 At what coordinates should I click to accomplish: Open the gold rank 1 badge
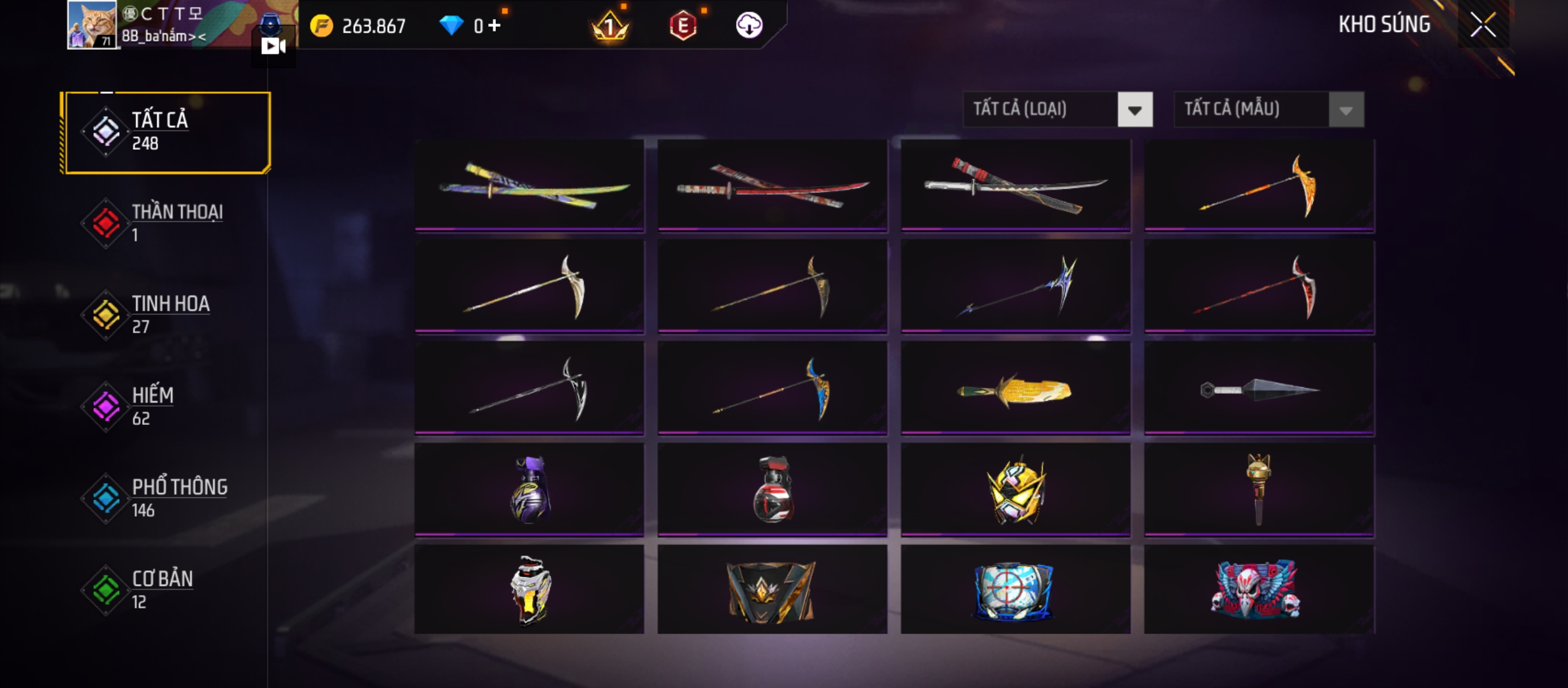coord(610,25)
